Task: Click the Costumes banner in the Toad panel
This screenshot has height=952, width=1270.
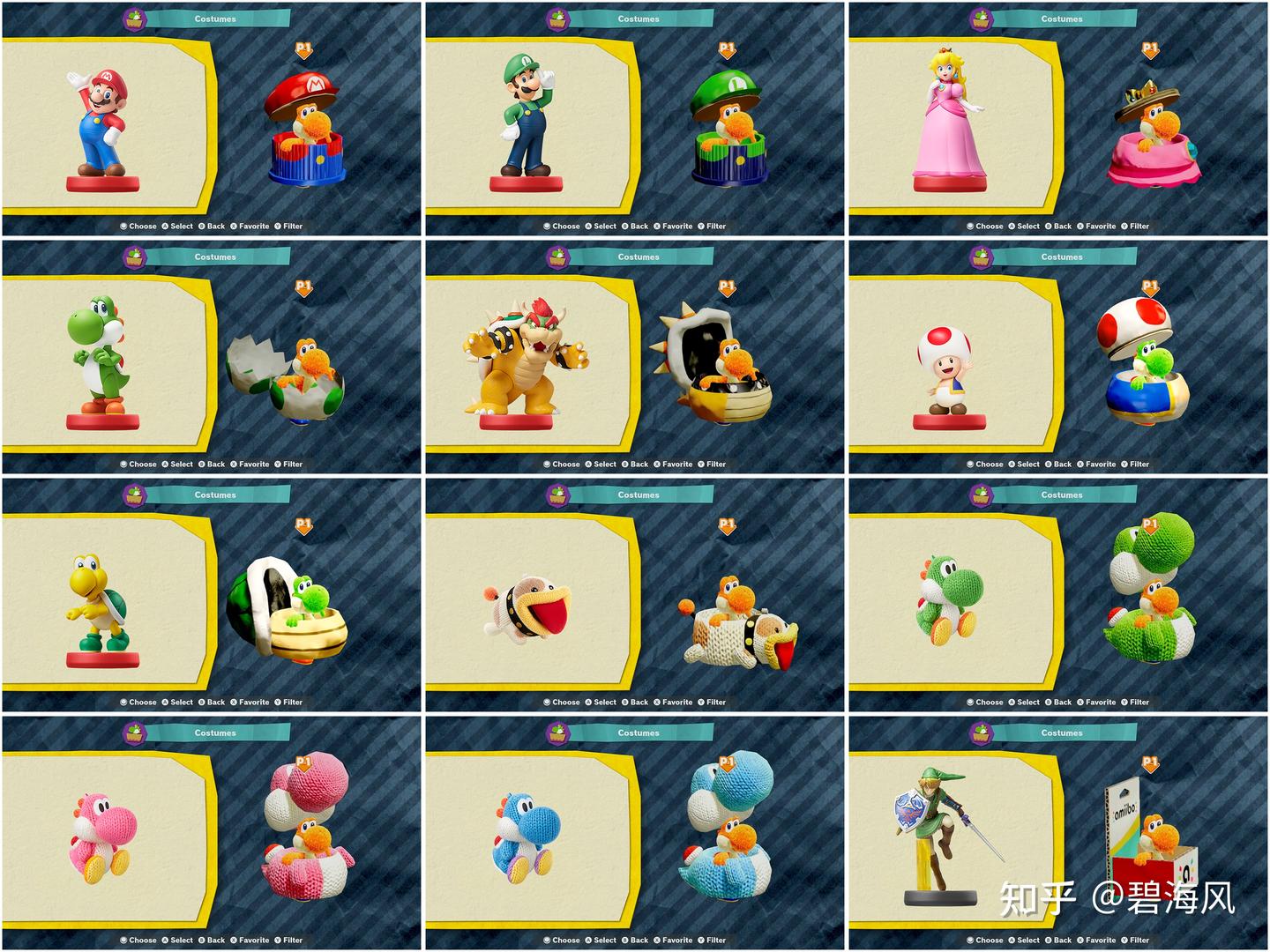Action: coord(1062,257)
